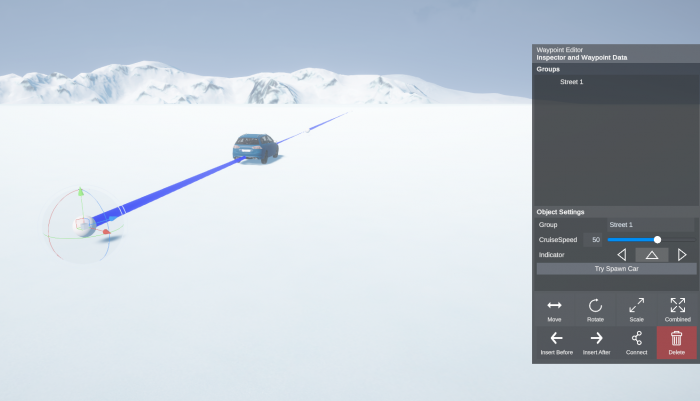Click the Try Spawn Car button
This screenshot has height=401, width=700.
616,269
